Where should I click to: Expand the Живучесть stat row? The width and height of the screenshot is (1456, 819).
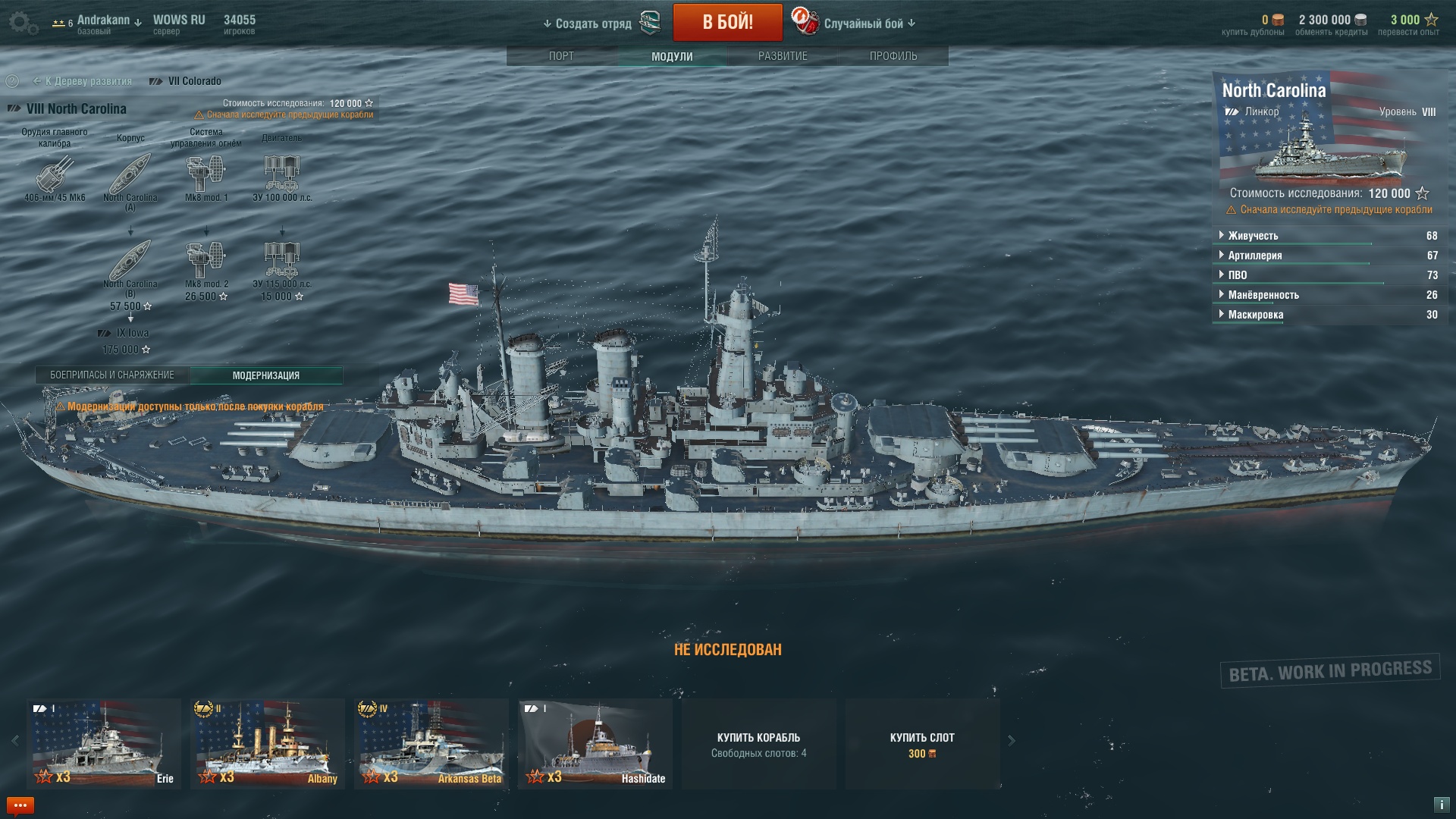click(1253, 236)
